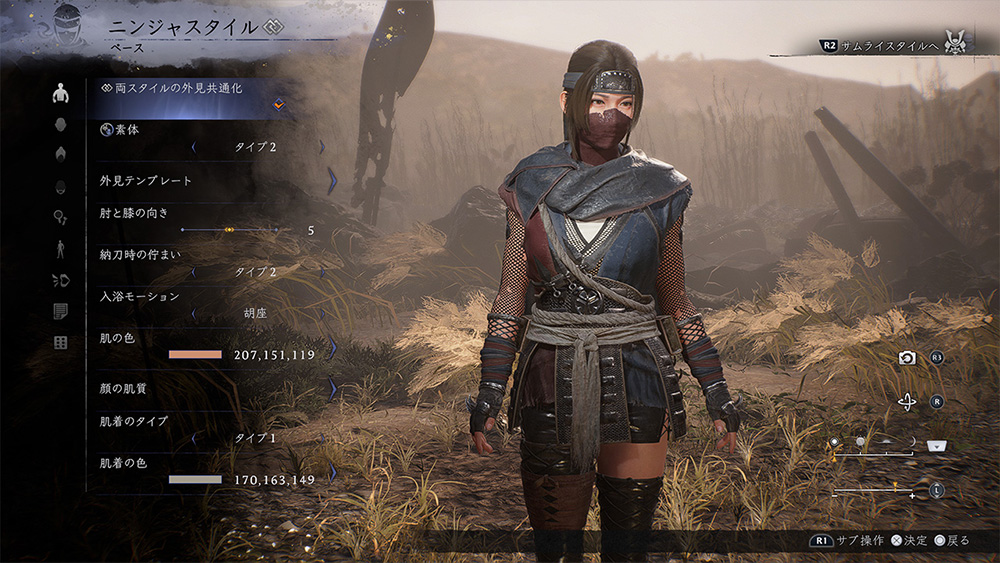Screen dimensions: 1000x563
Task: Open the document list category icon
Action: pyautogui.click(x=61, y=312)
